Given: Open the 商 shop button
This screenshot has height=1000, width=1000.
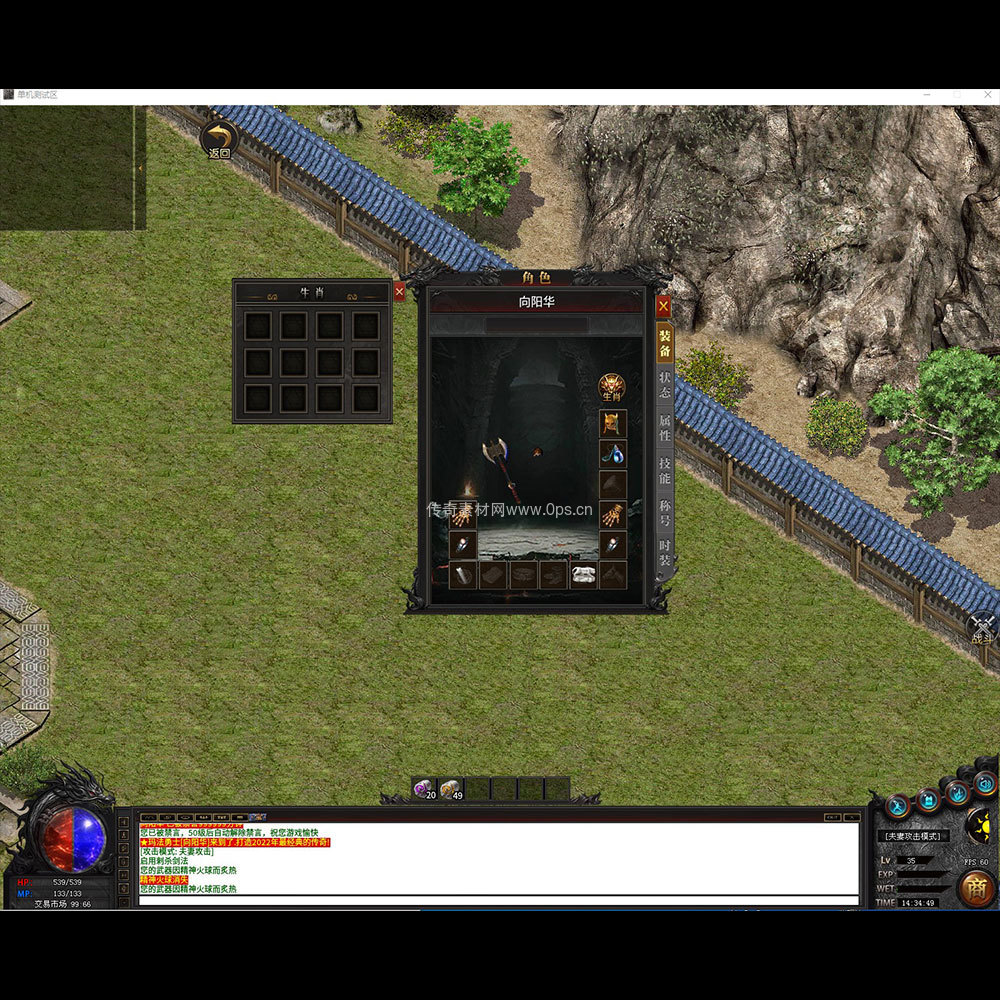Looking at the screenshot, I should (x=976, y=888).
